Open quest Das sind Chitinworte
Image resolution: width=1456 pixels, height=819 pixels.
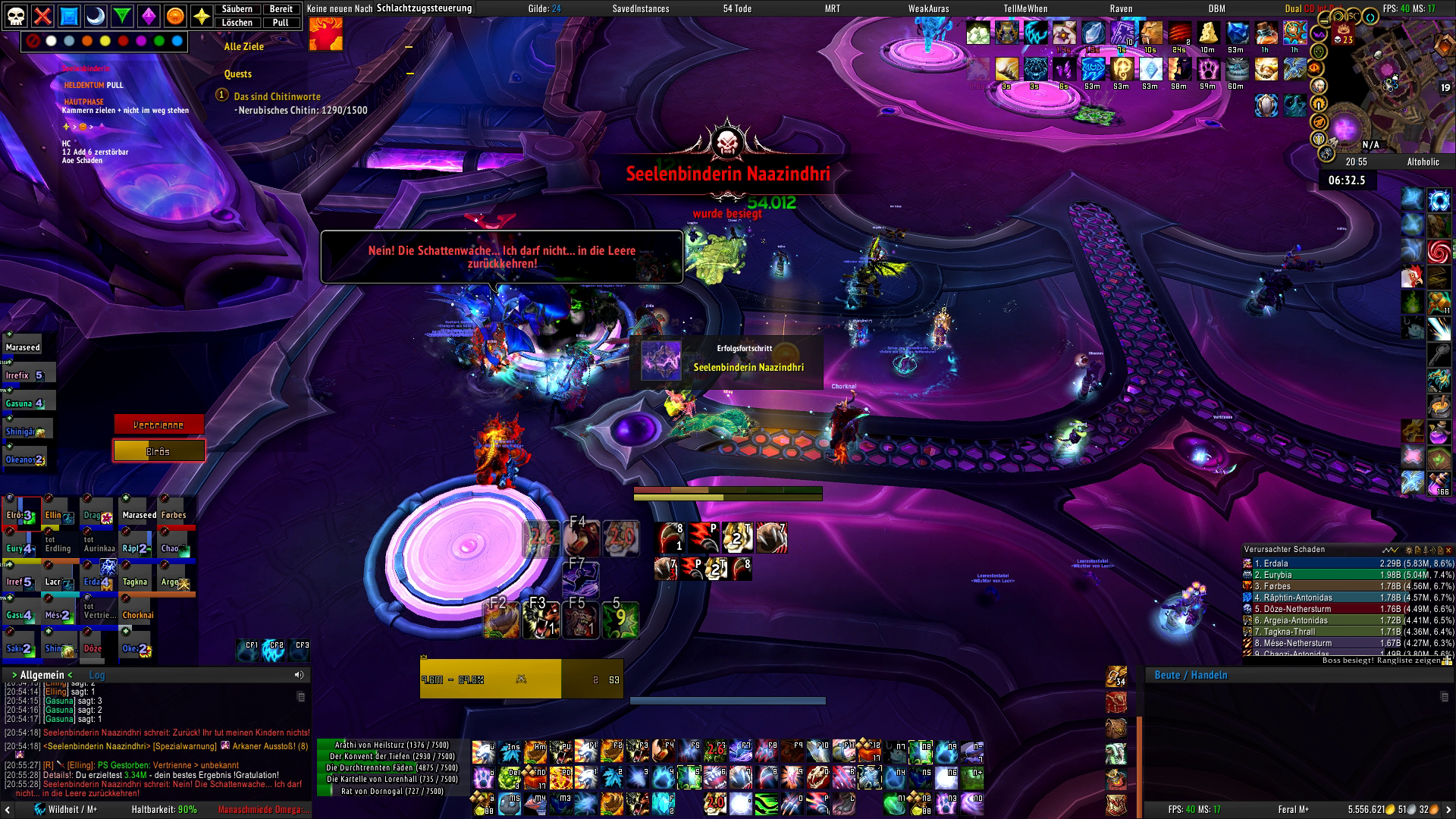[277, 96]
